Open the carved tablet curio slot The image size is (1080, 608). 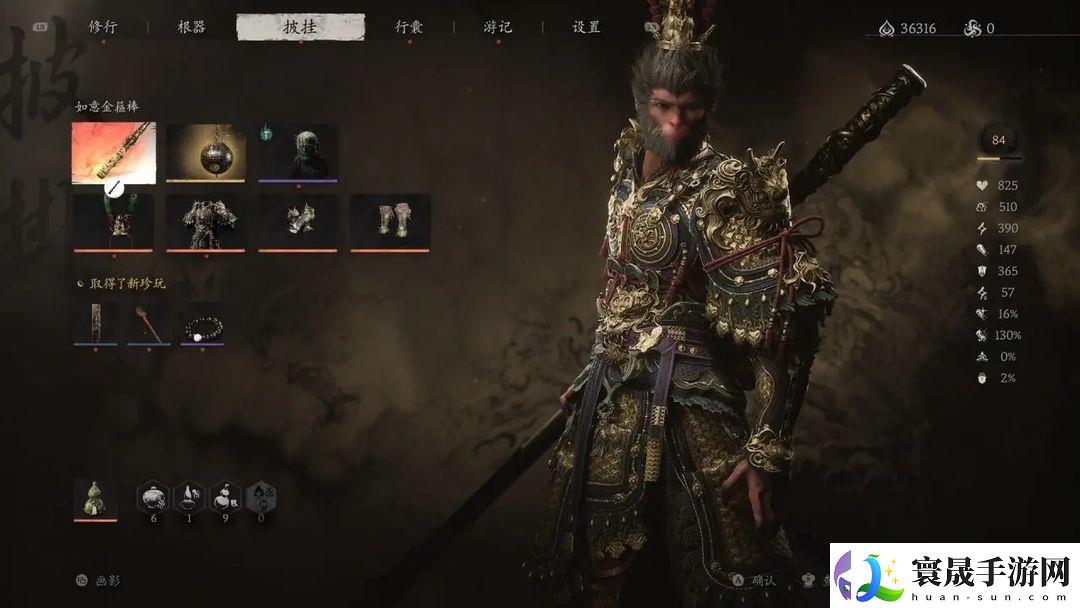click(95, 323)
